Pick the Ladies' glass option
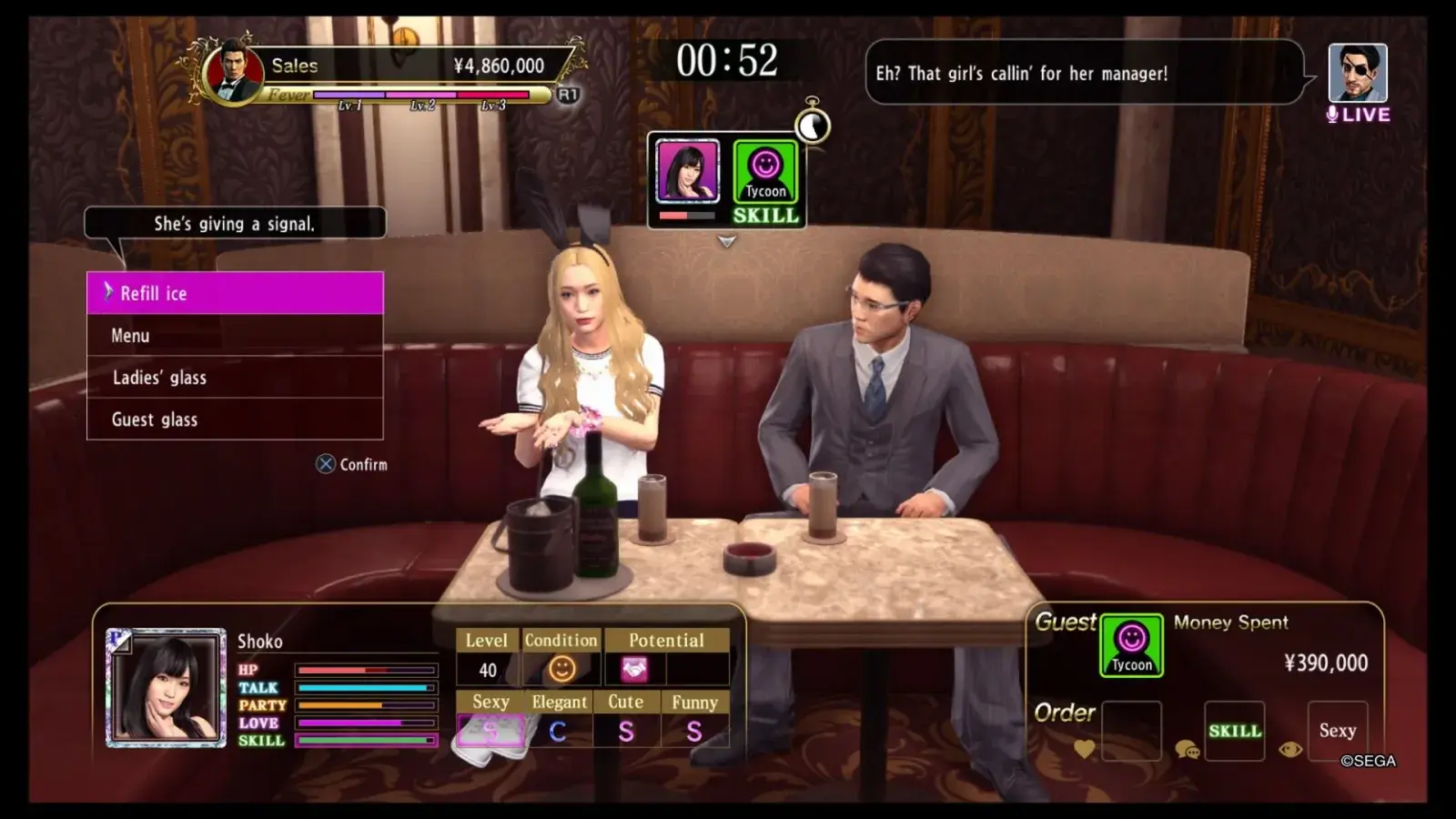 235,378
